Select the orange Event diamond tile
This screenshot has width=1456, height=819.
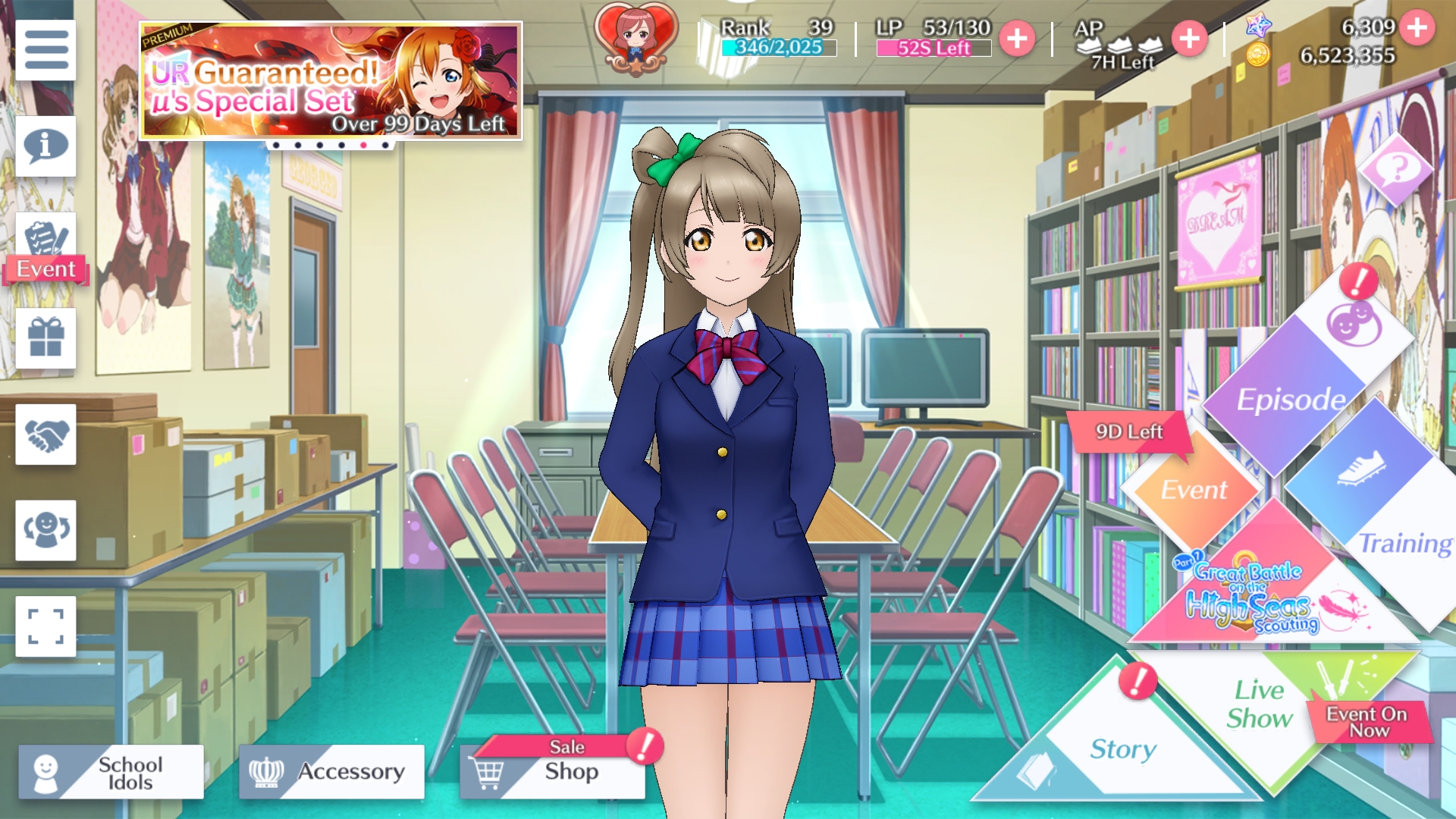coord(1193,489)
